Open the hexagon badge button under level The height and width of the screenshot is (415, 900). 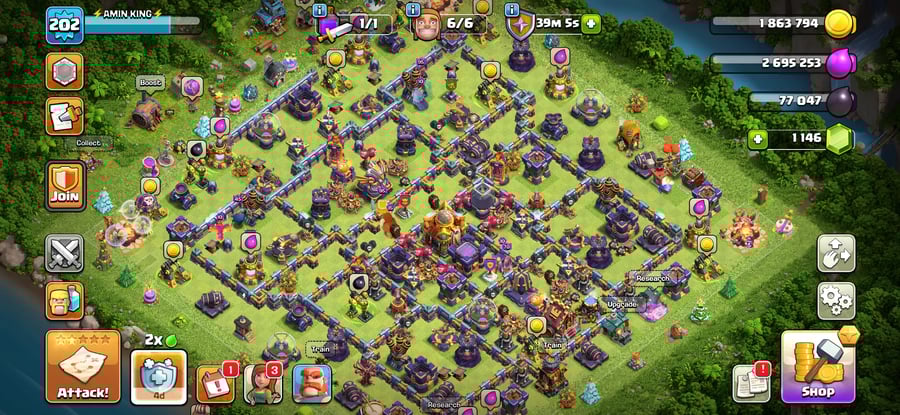click(65, 71)
